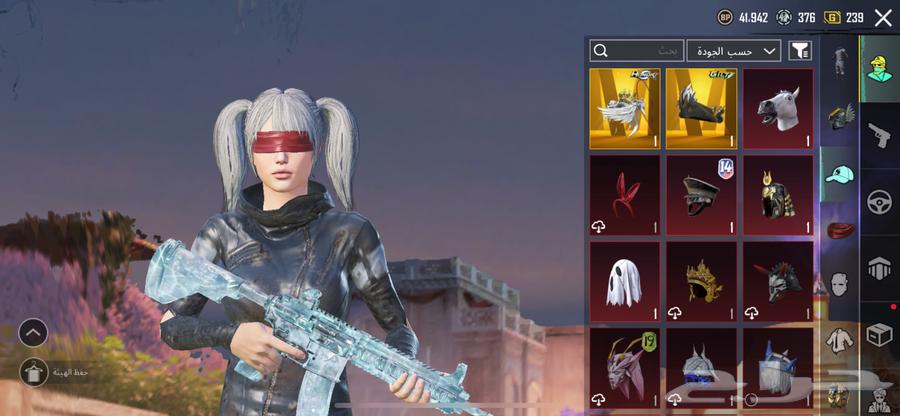Pick the golden crown mask item
The height and width of the screenshot is (416, 900).
(701, 280)
